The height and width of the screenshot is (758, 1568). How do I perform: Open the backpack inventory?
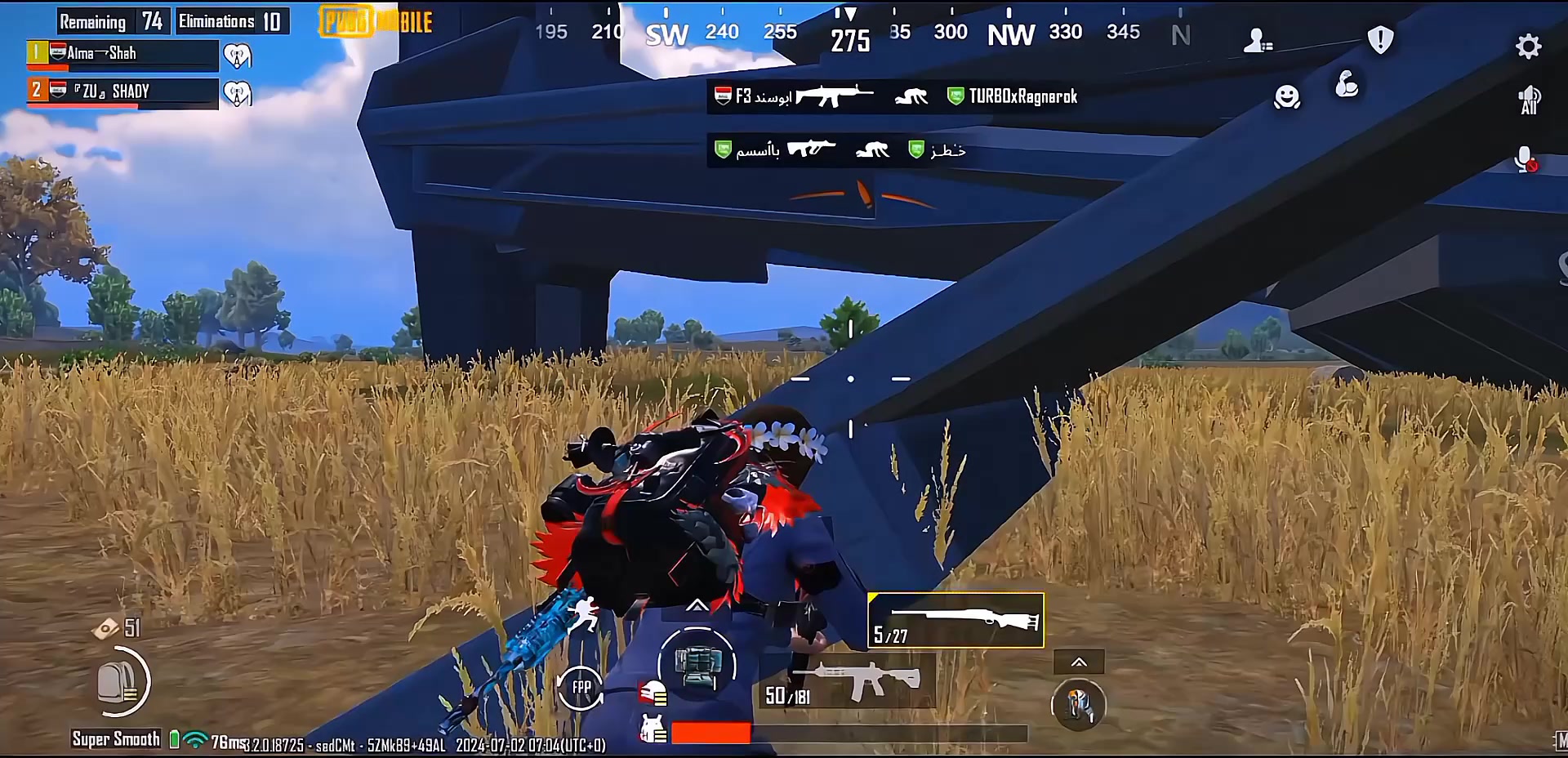(x=120, y=682)
